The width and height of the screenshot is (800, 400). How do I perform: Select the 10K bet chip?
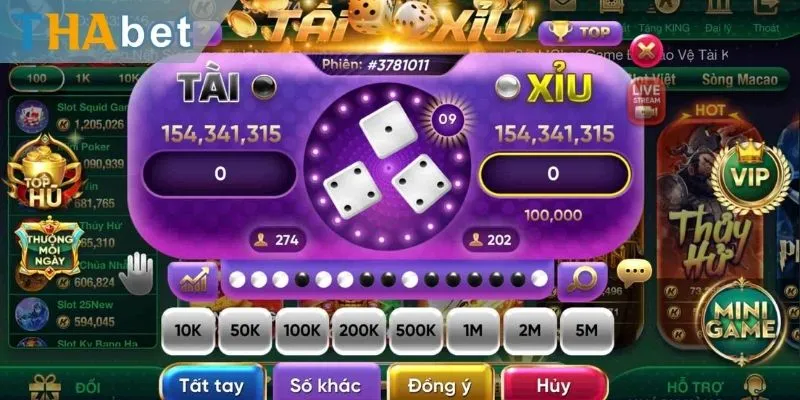[188, 329]
